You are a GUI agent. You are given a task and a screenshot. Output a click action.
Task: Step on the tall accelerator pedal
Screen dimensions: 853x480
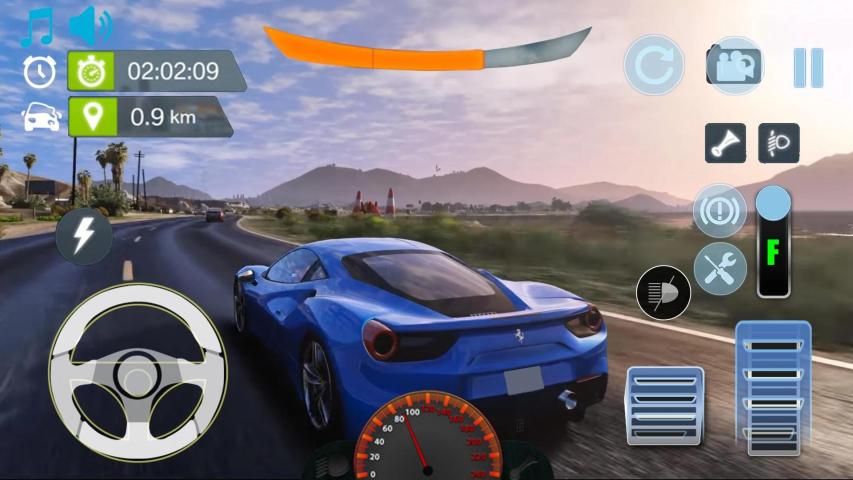[772, 388]
